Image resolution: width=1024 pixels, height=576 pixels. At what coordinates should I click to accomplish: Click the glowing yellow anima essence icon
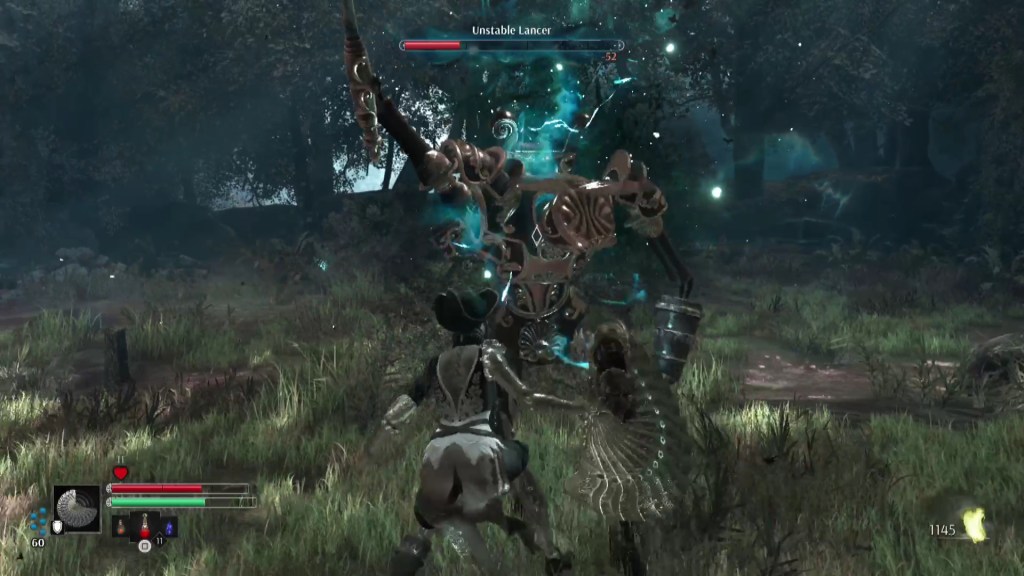pos(973,525)
